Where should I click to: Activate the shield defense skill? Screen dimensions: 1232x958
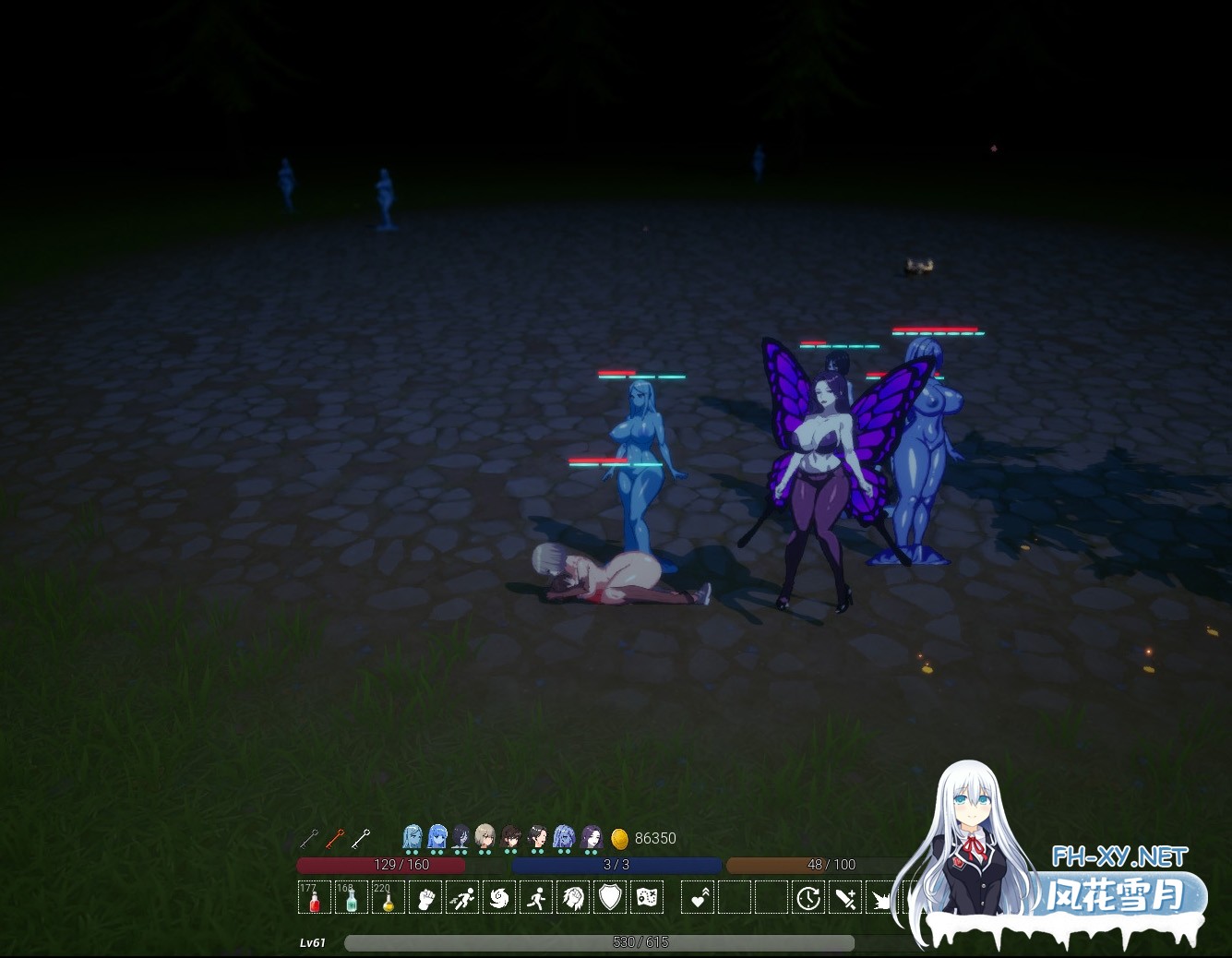(610, 897)
